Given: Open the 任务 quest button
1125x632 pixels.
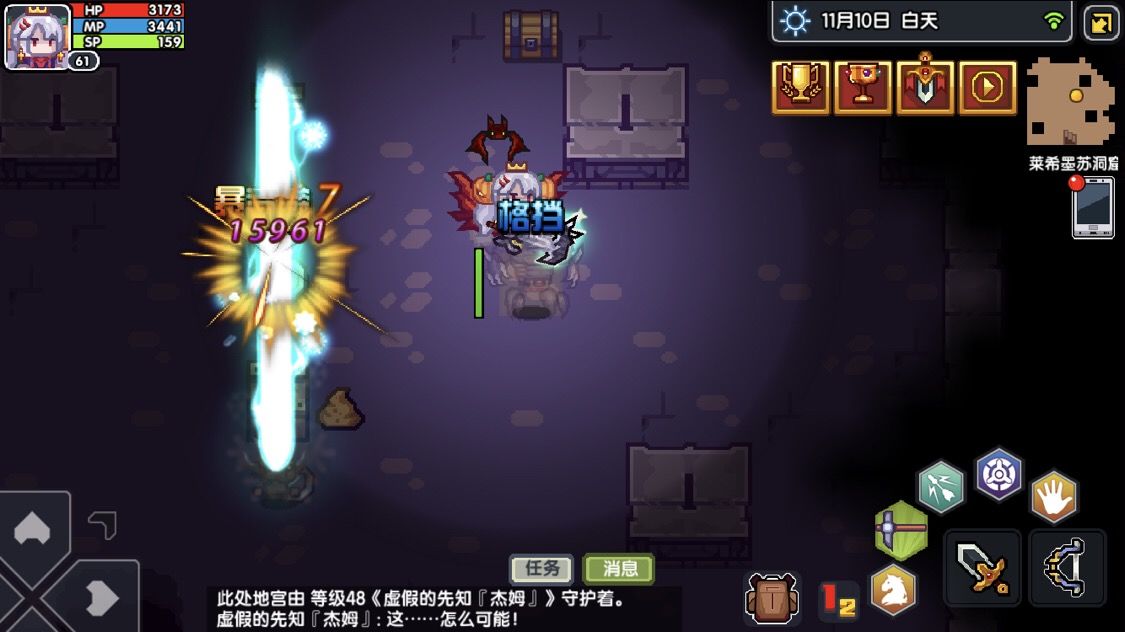Looking at the screenshot, I should tap(543, 569).
